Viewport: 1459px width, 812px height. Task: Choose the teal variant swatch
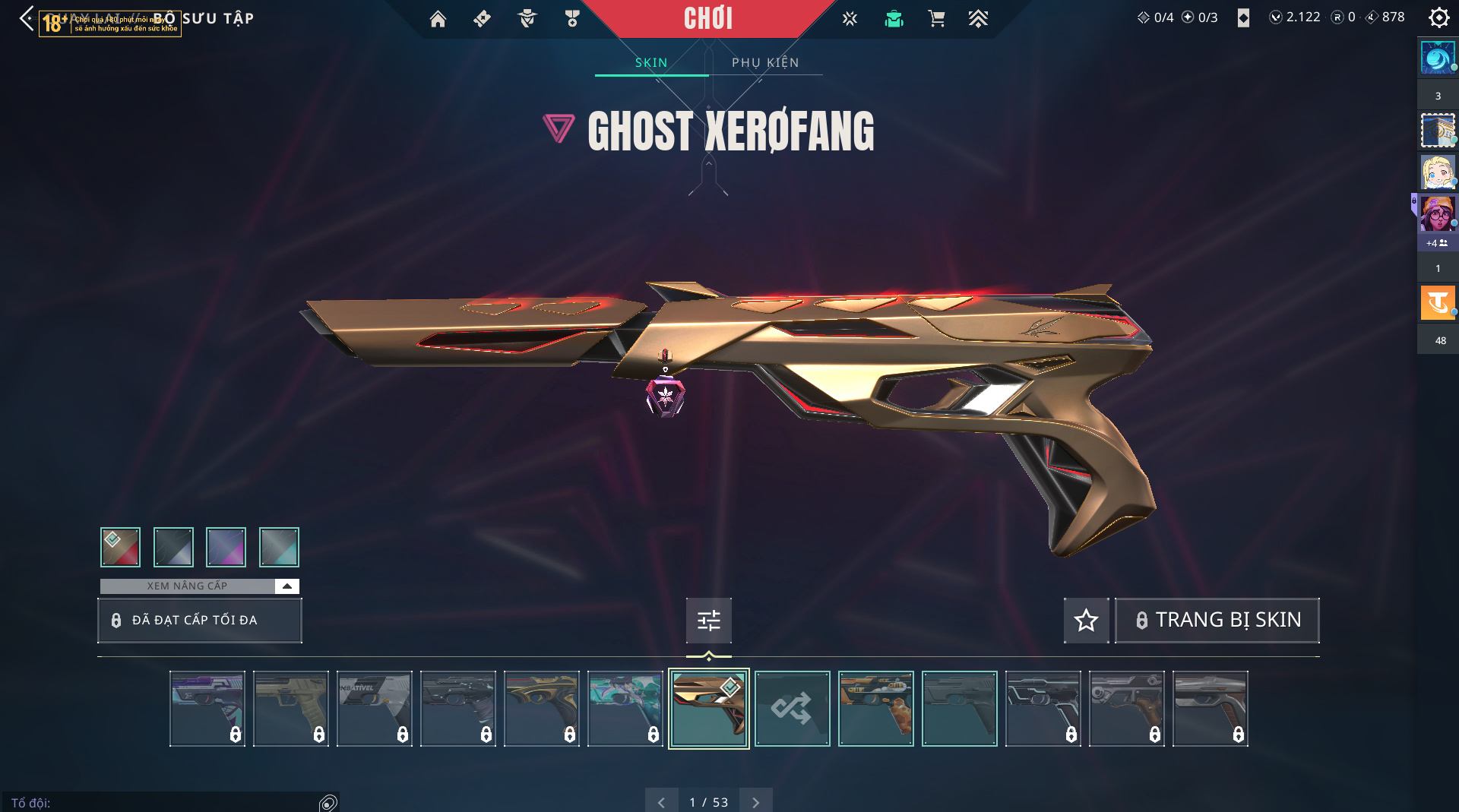pos(279,547)
